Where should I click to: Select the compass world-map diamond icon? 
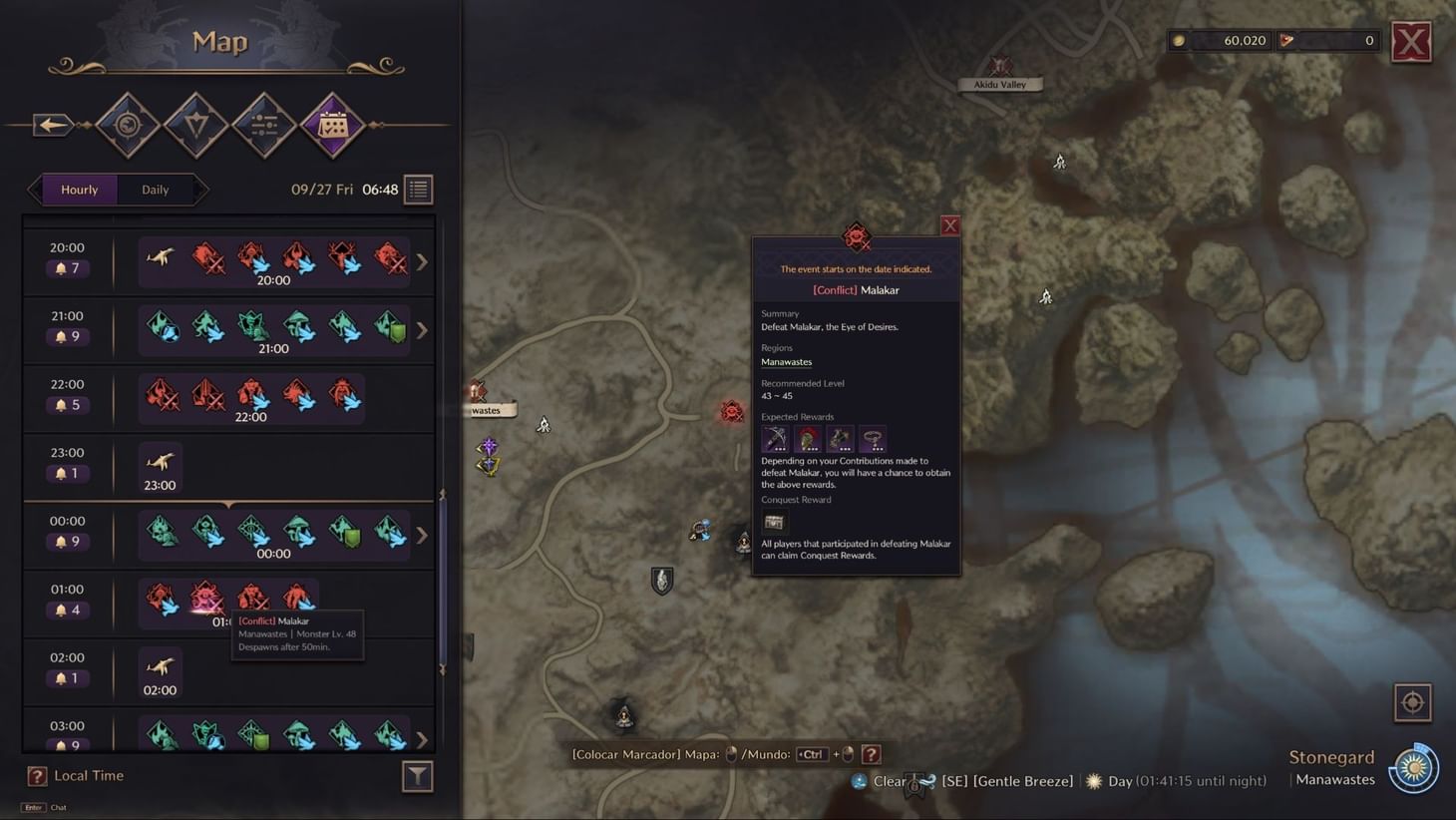pyautogui.click(x=128, y=125)
